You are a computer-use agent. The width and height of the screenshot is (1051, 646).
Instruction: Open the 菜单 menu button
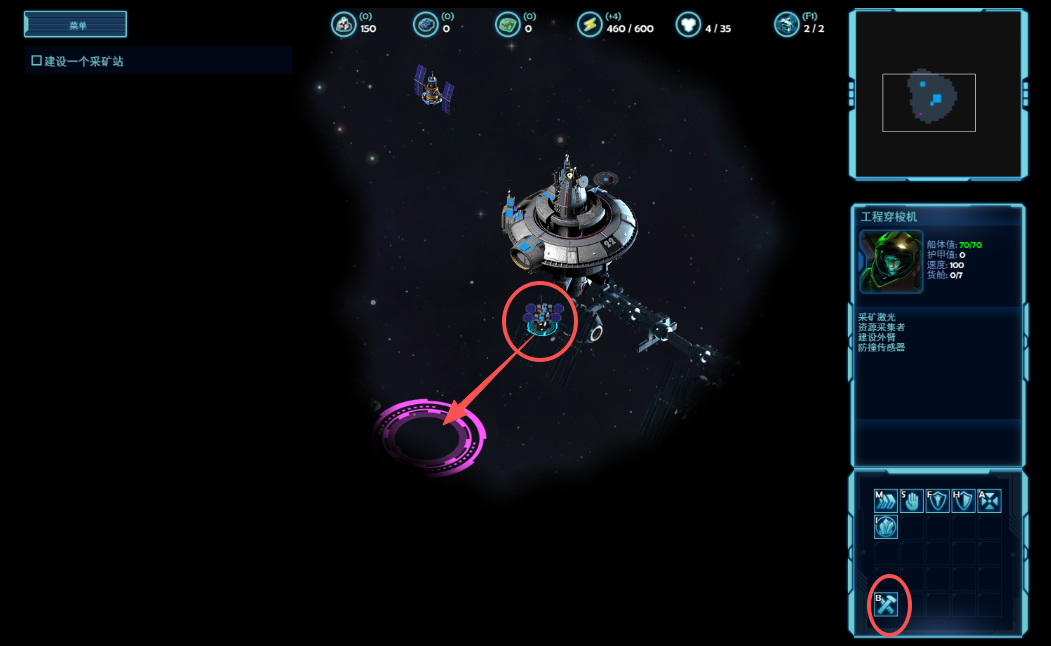point(76,24)
